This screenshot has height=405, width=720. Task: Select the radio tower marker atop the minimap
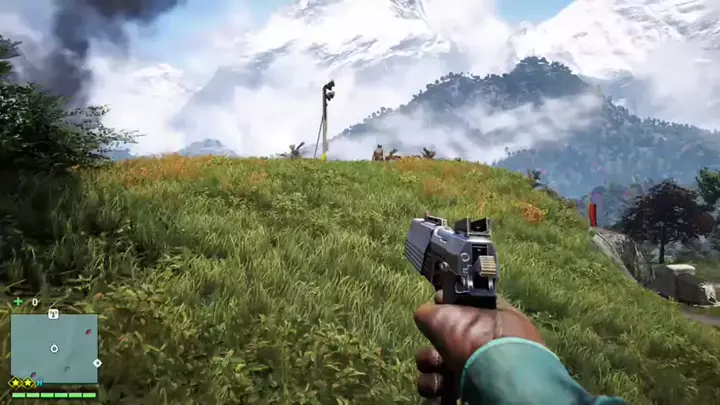click(x=53, y=314)
